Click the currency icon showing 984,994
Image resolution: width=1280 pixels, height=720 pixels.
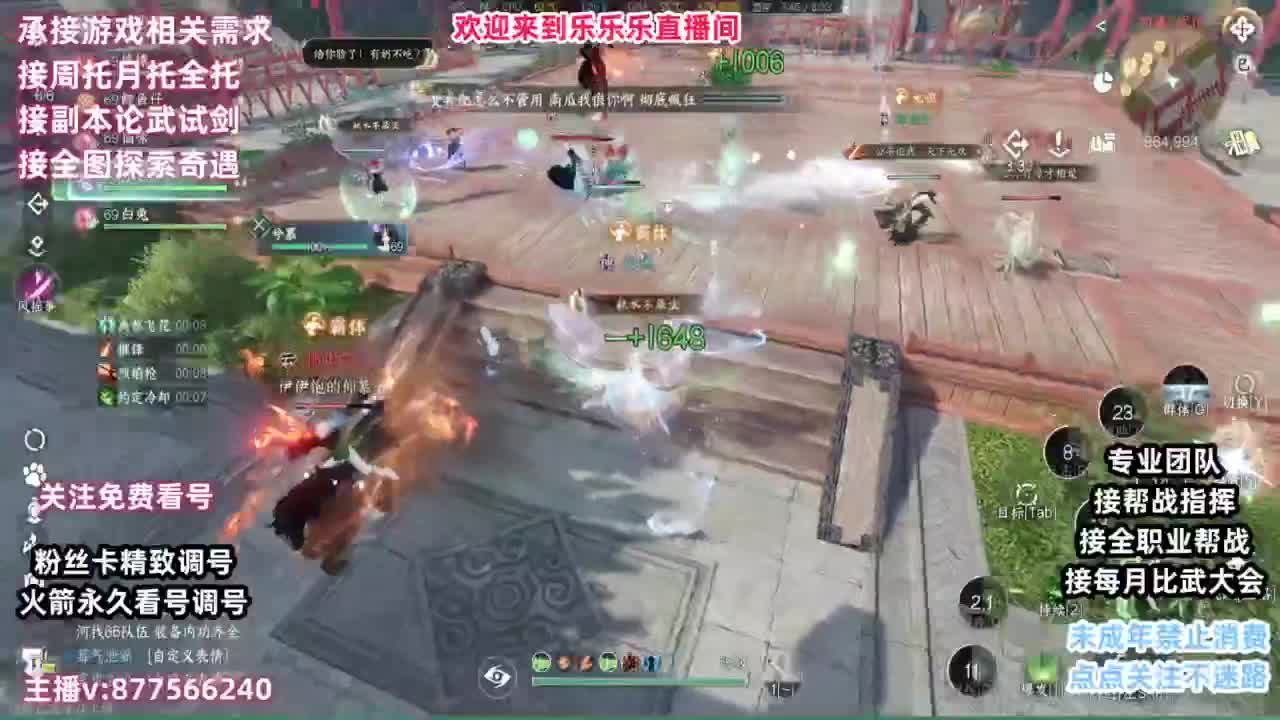pyautogui.click(x=1170, y=141)
